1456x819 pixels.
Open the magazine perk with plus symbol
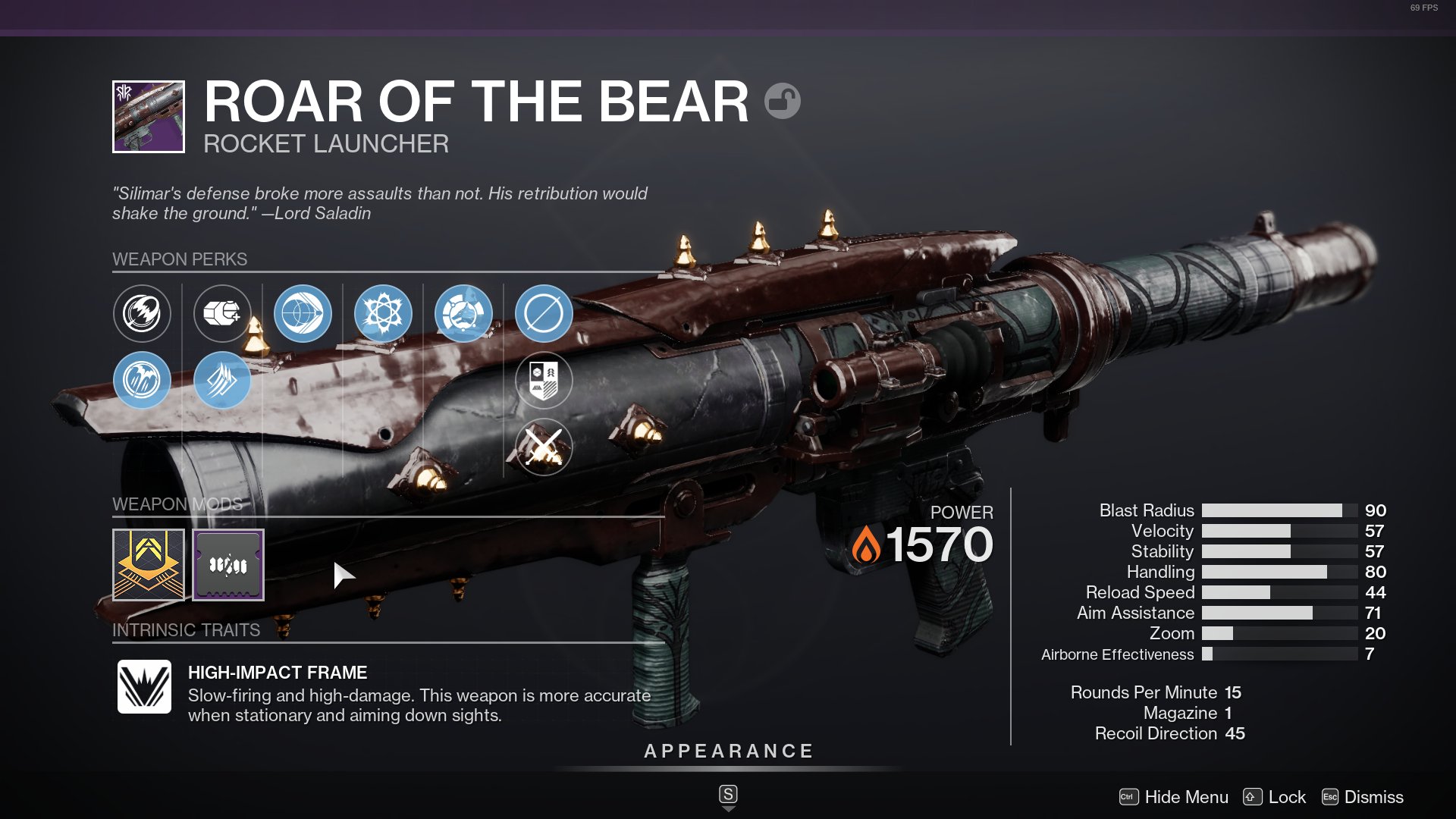pyautogui.click(x=222, y=313)
